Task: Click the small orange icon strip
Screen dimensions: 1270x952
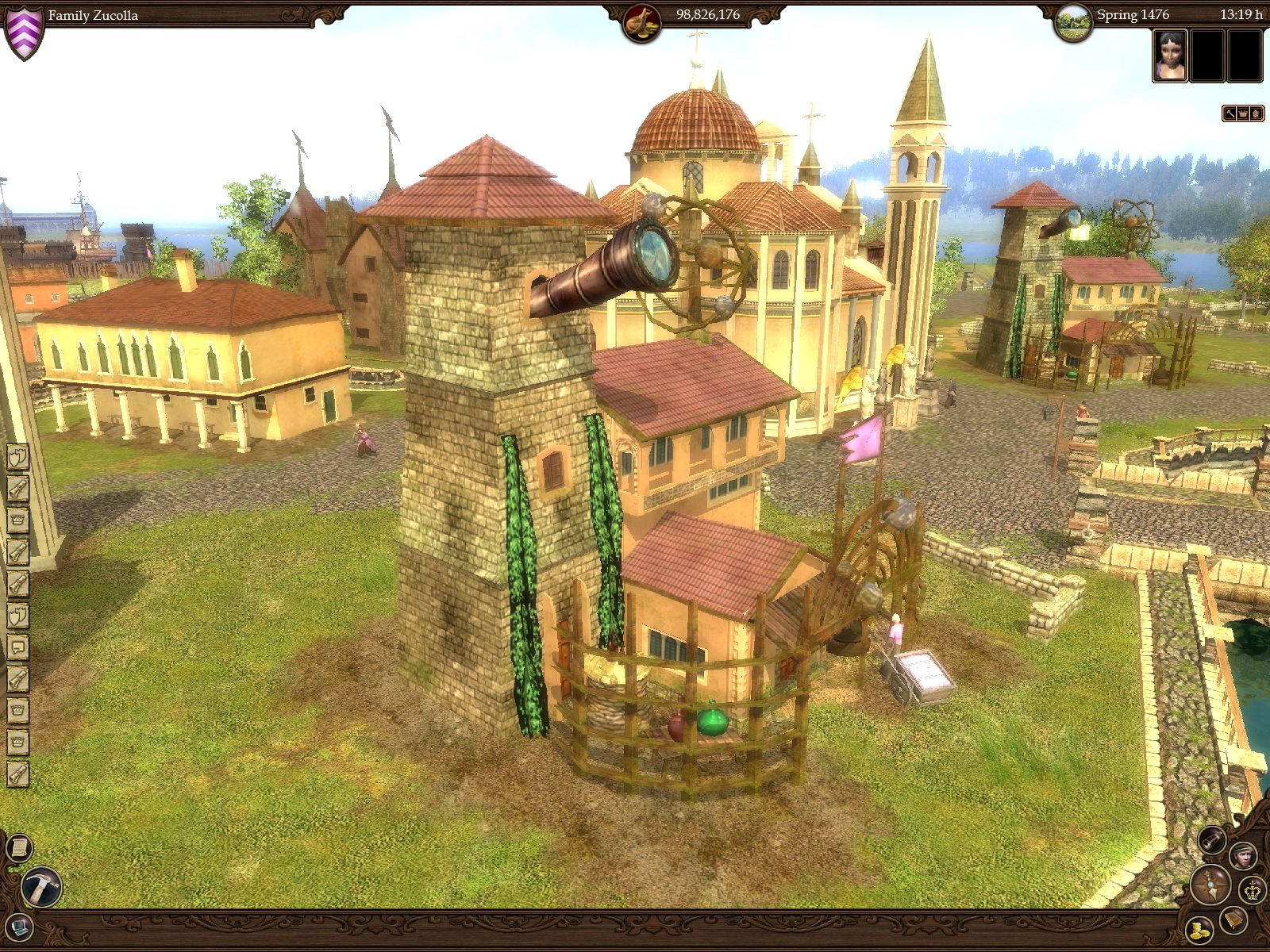Action: click(x=1242, y=113)
